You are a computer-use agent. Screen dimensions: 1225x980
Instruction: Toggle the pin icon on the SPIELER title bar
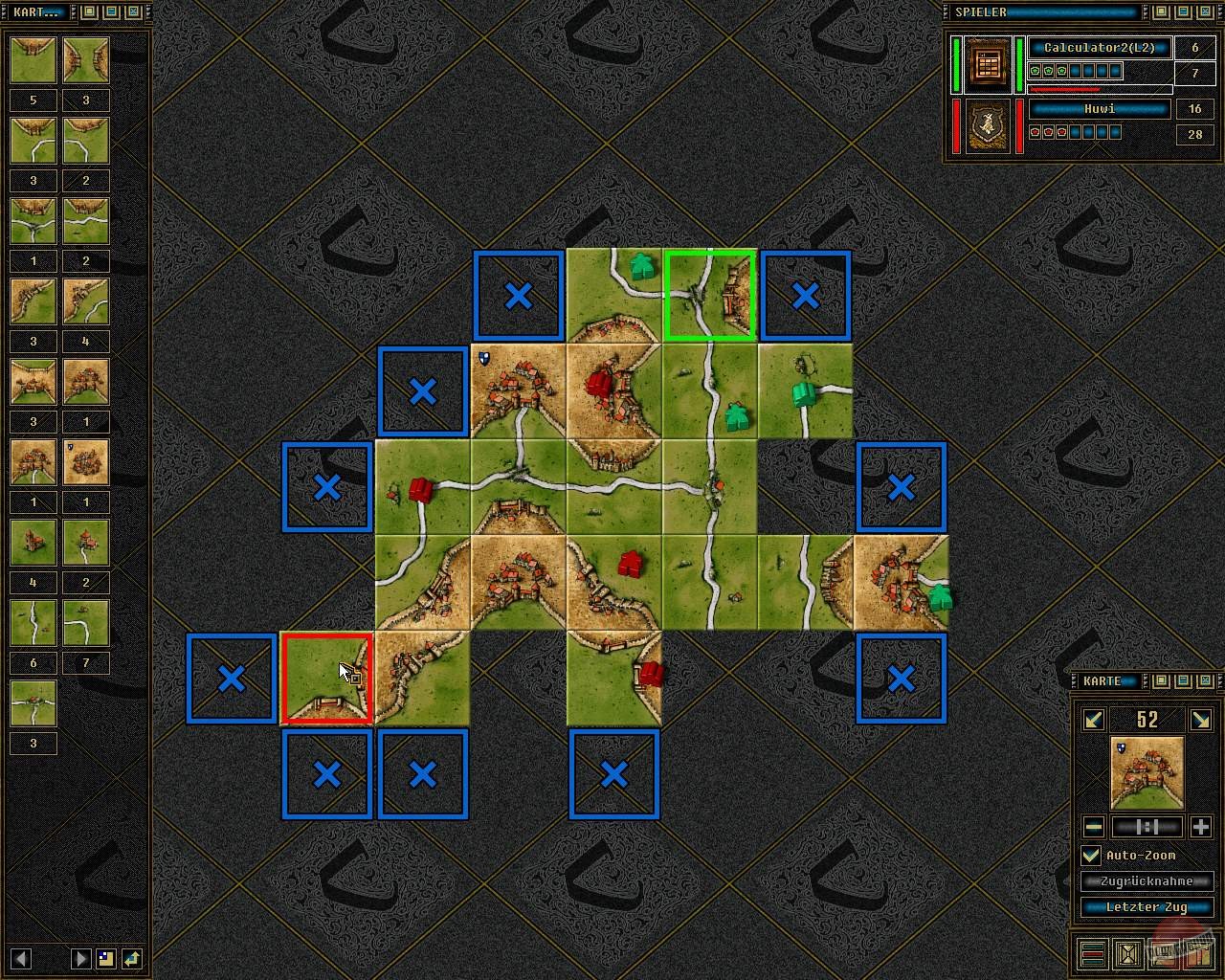tap(1161, 11)
